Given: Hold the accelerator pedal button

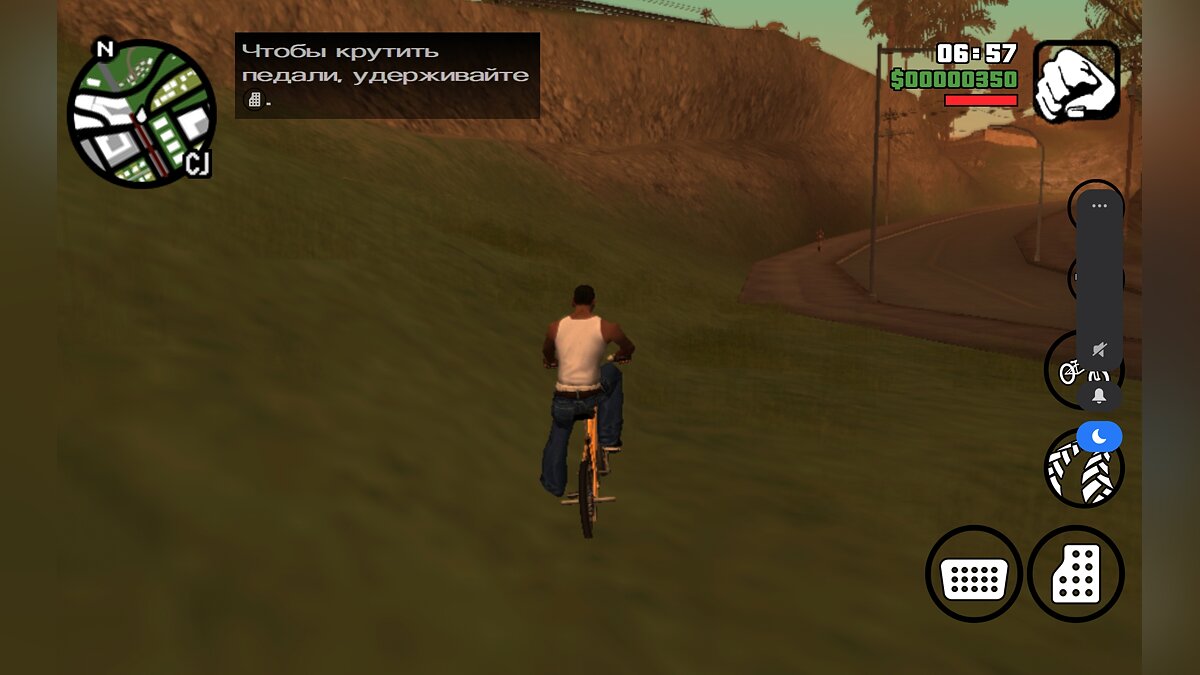Looking at the screenshot, I should pos(1076,574).
